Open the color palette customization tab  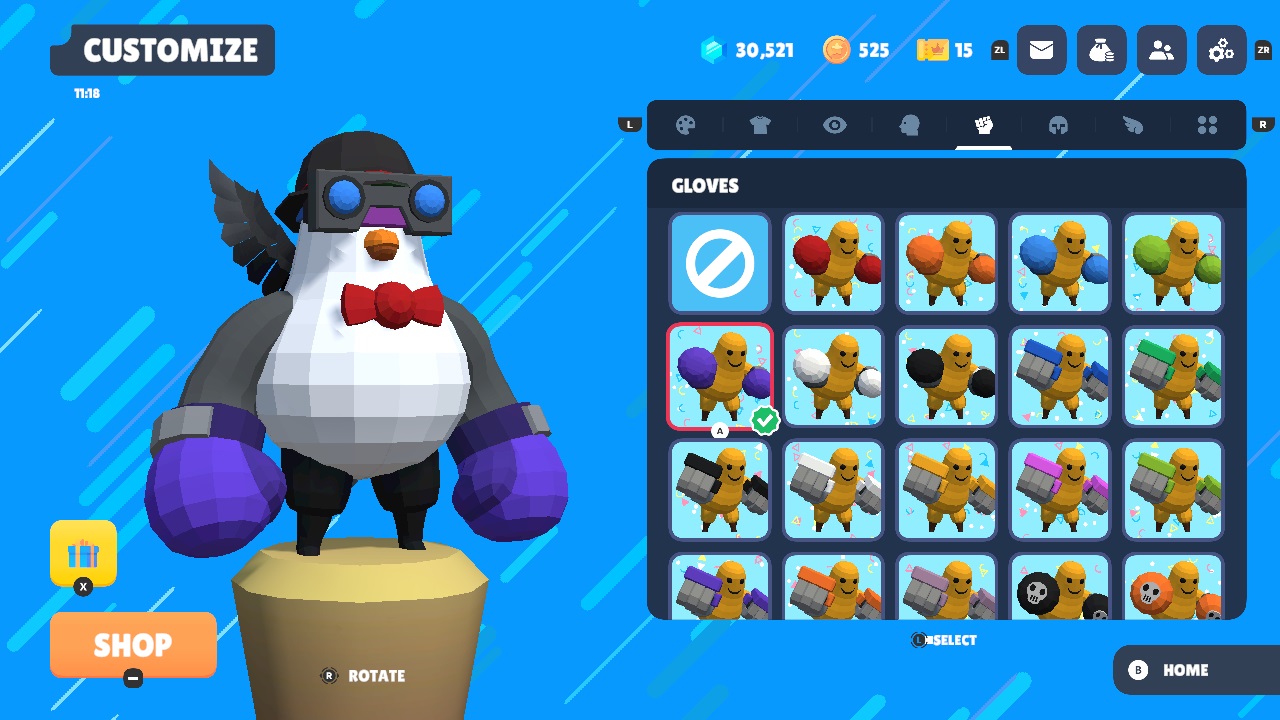point(684,125)
